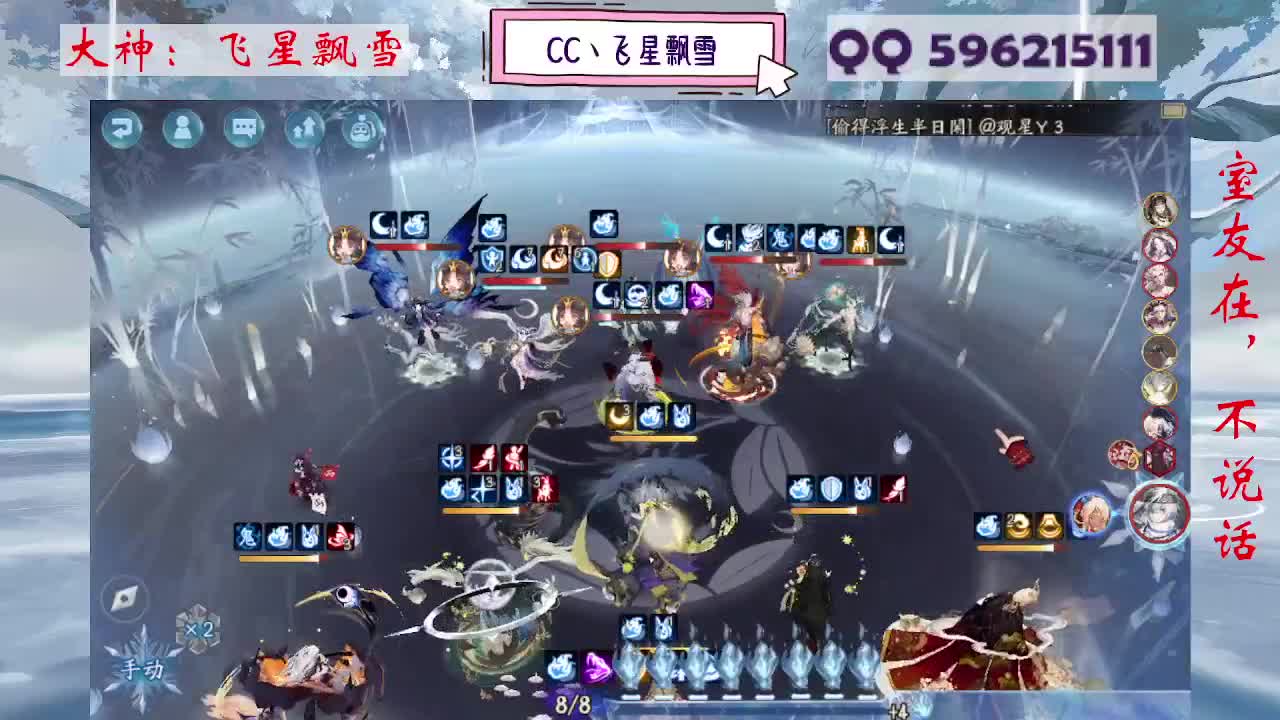Screen dimensions: 1280x720
Task: Expand the red emblem icon on right sidebar
Action: pyautogui.click(x=1160, y=456)
